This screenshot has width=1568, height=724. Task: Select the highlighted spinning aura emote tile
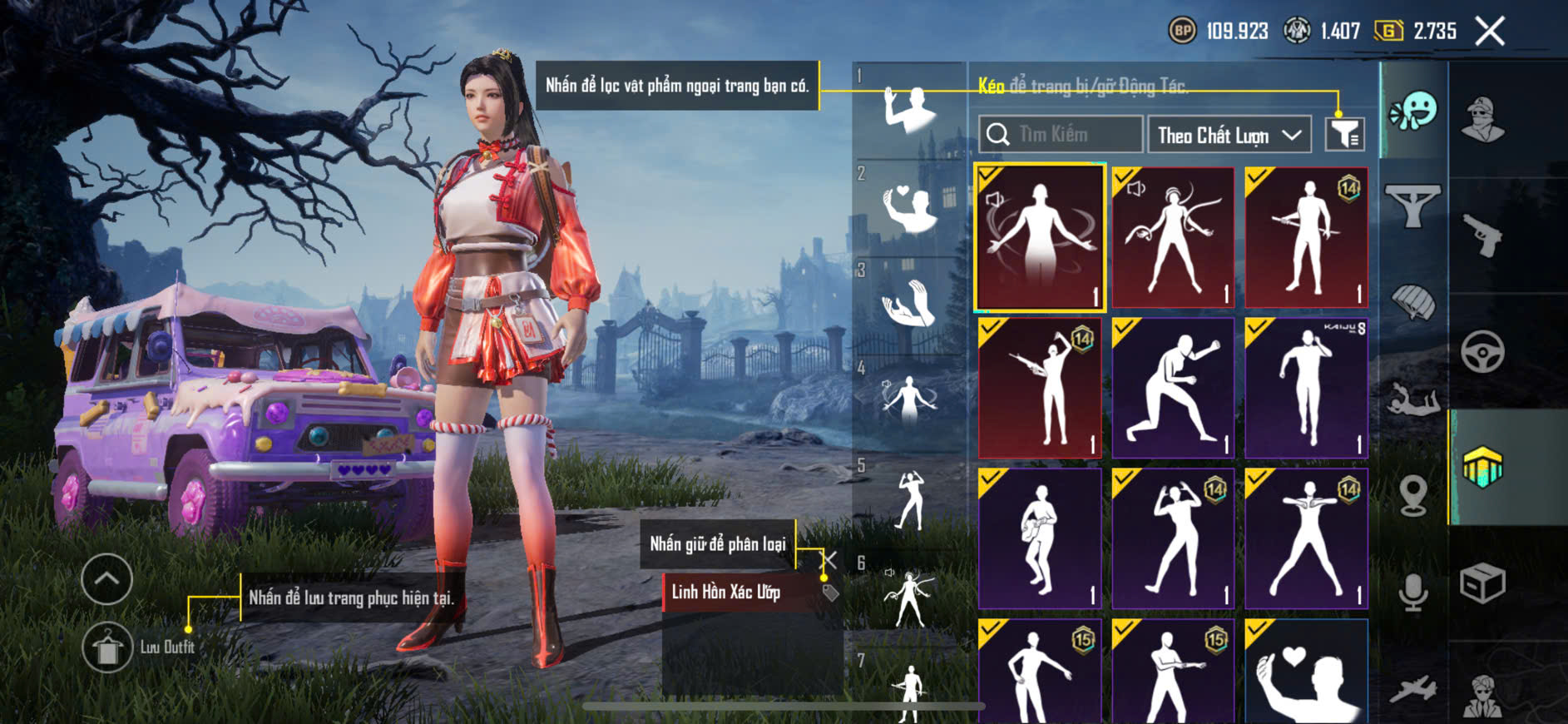(x=1040, y=238)
